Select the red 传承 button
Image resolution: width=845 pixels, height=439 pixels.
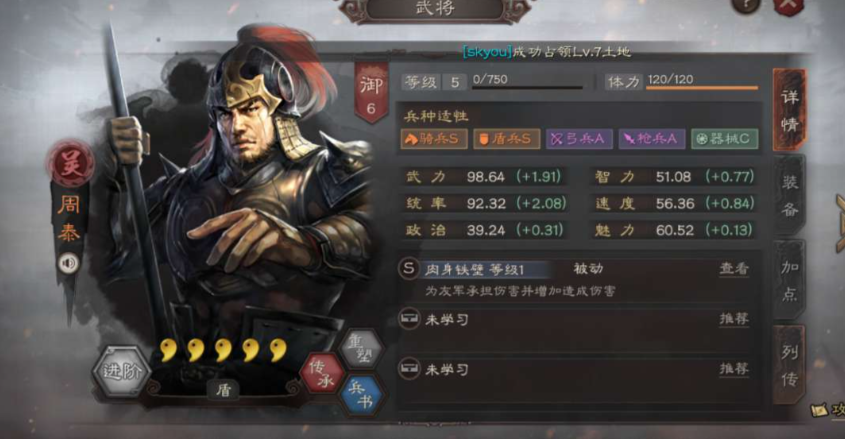click(x=321, y=372)
